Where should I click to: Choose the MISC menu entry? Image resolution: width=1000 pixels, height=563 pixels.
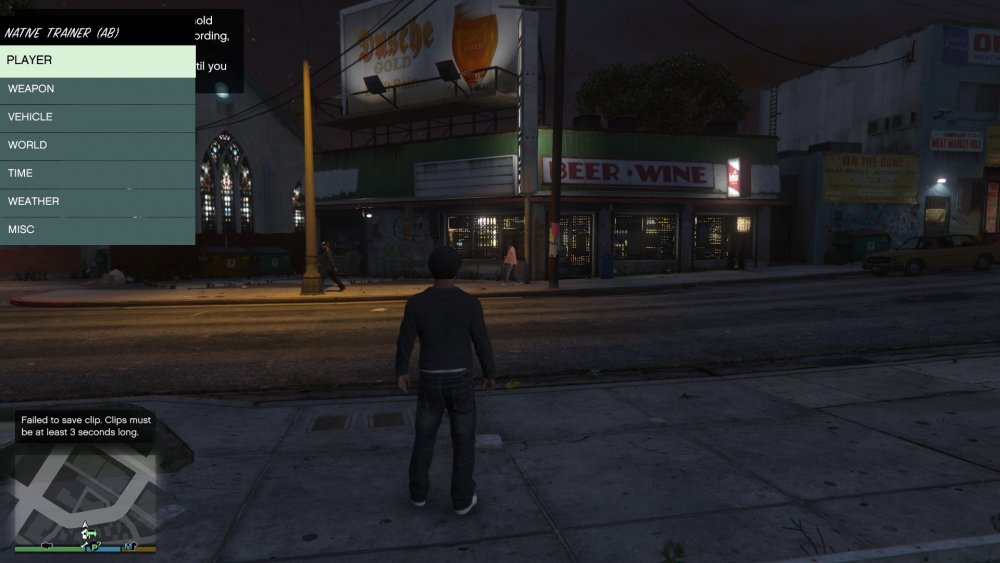(x=97, y=230)
